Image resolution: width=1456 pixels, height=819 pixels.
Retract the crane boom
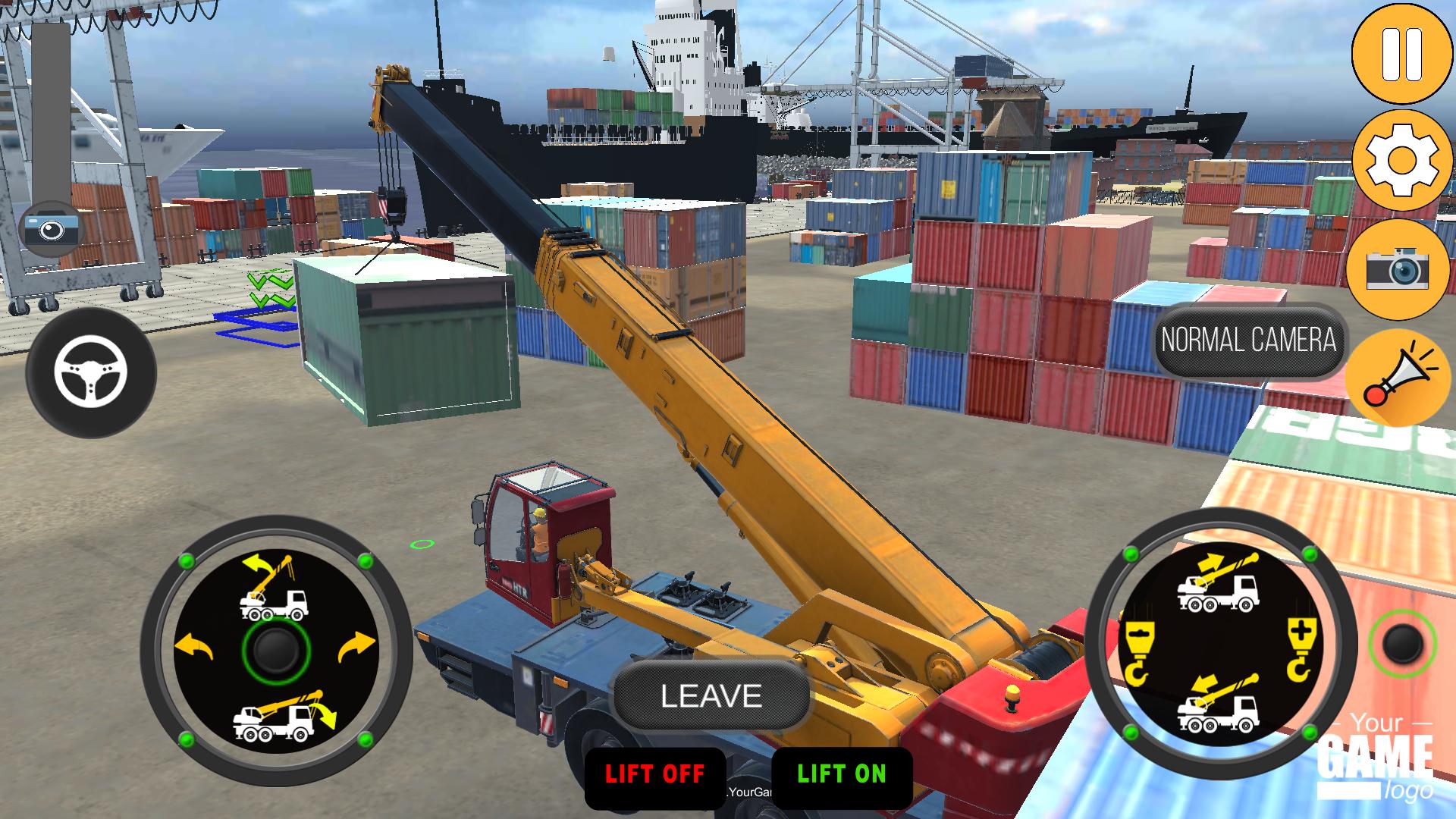(1218, 704)
